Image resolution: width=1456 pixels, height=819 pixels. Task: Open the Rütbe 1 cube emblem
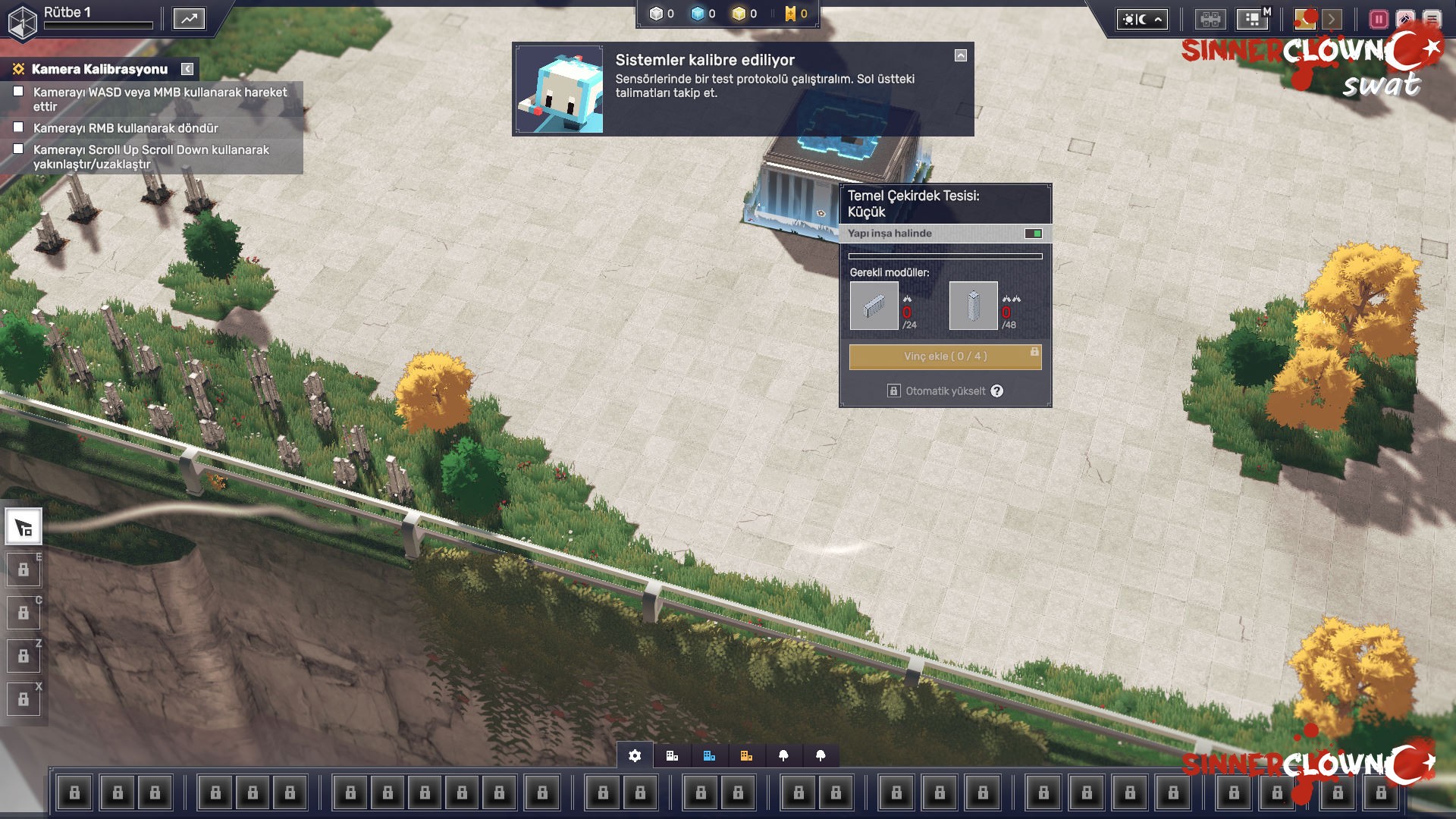[22, 21]
